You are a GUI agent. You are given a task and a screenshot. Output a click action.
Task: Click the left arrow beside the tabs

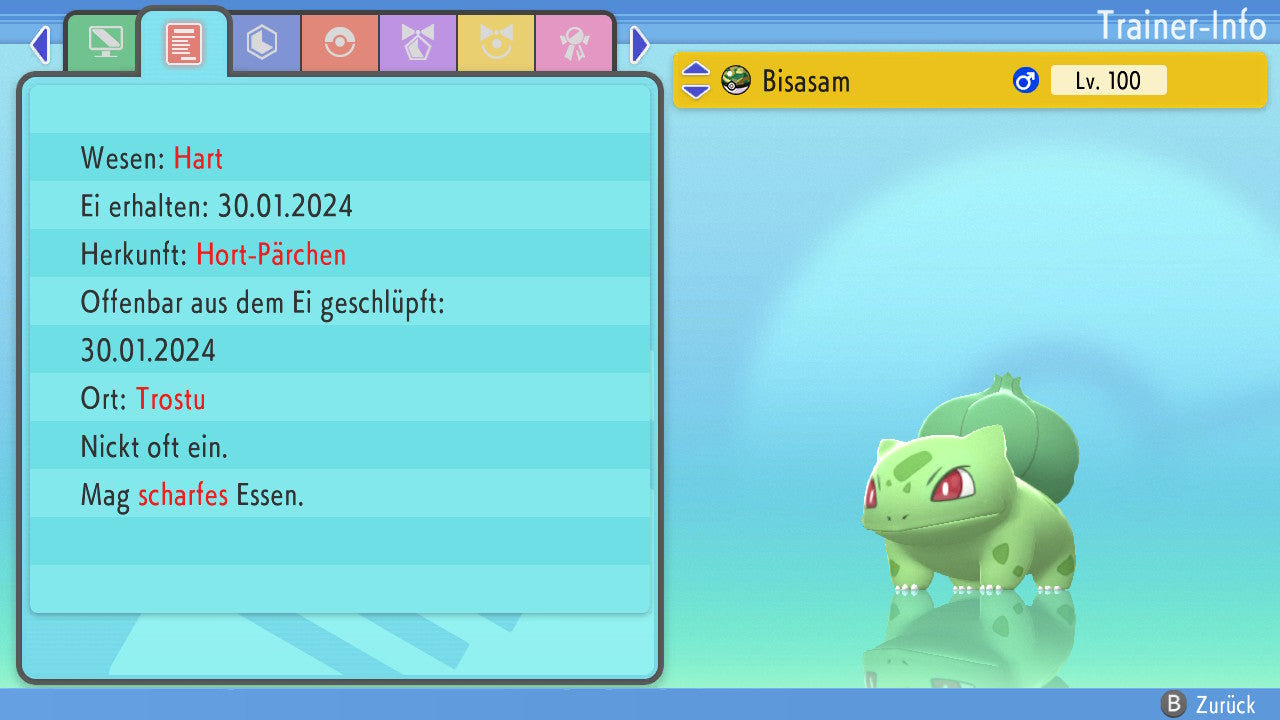[40, 45]
